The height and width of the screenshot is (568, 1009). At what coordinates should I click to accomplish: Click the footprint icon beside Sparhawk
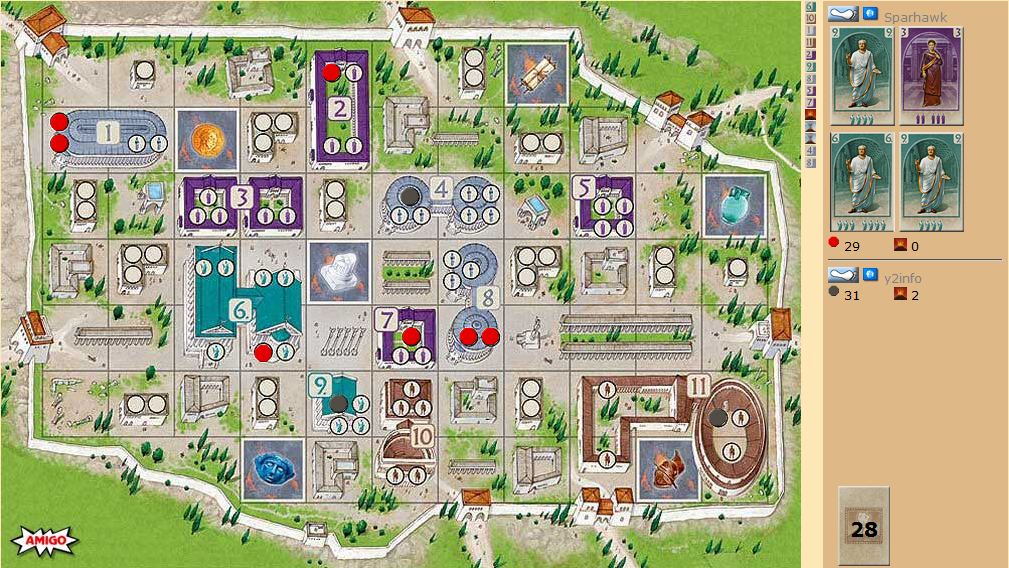pos(843,13)
